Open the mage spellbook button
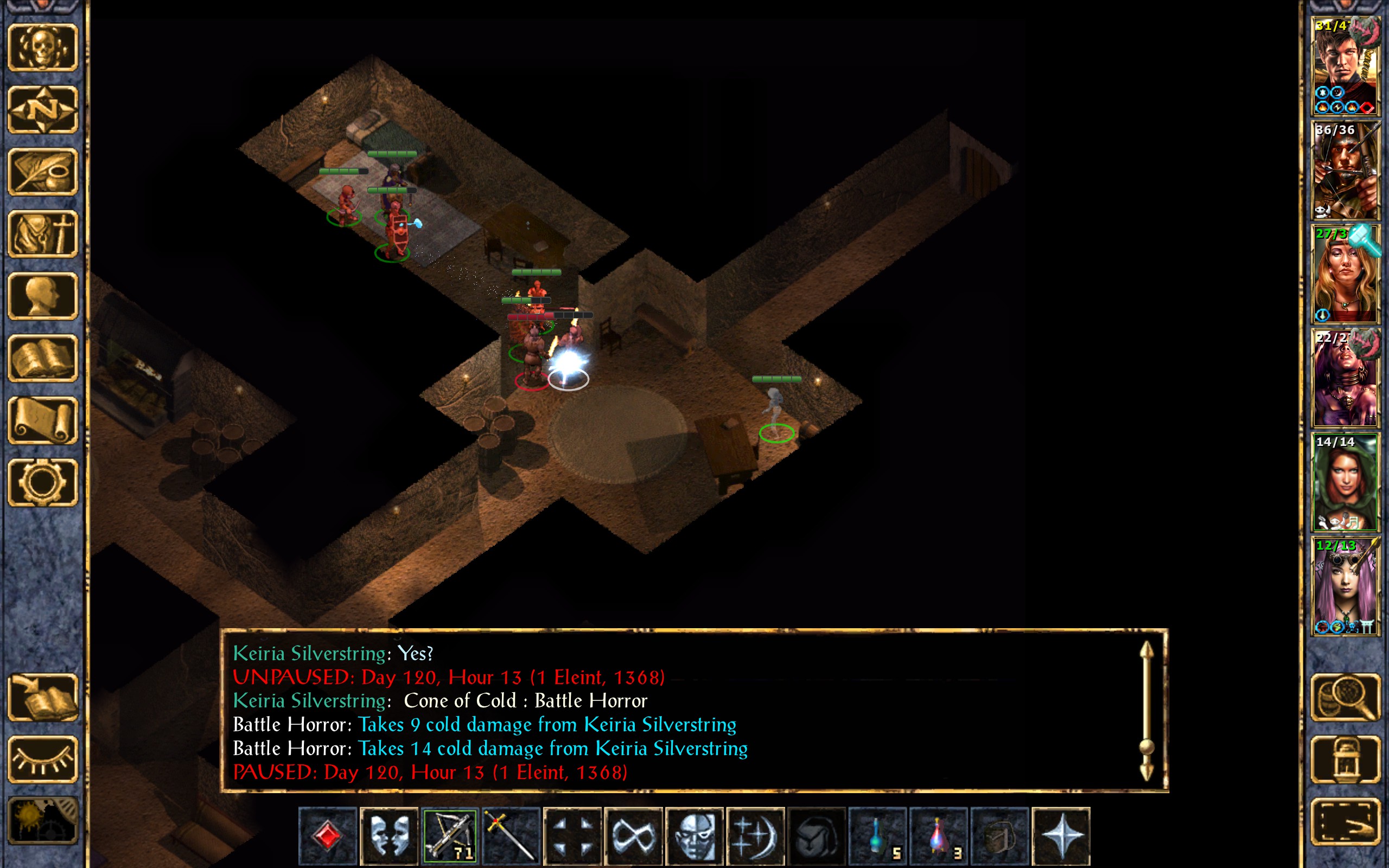Image resolution: width=1389 pixels, height=868 pixels. click(x=43, y=358)
